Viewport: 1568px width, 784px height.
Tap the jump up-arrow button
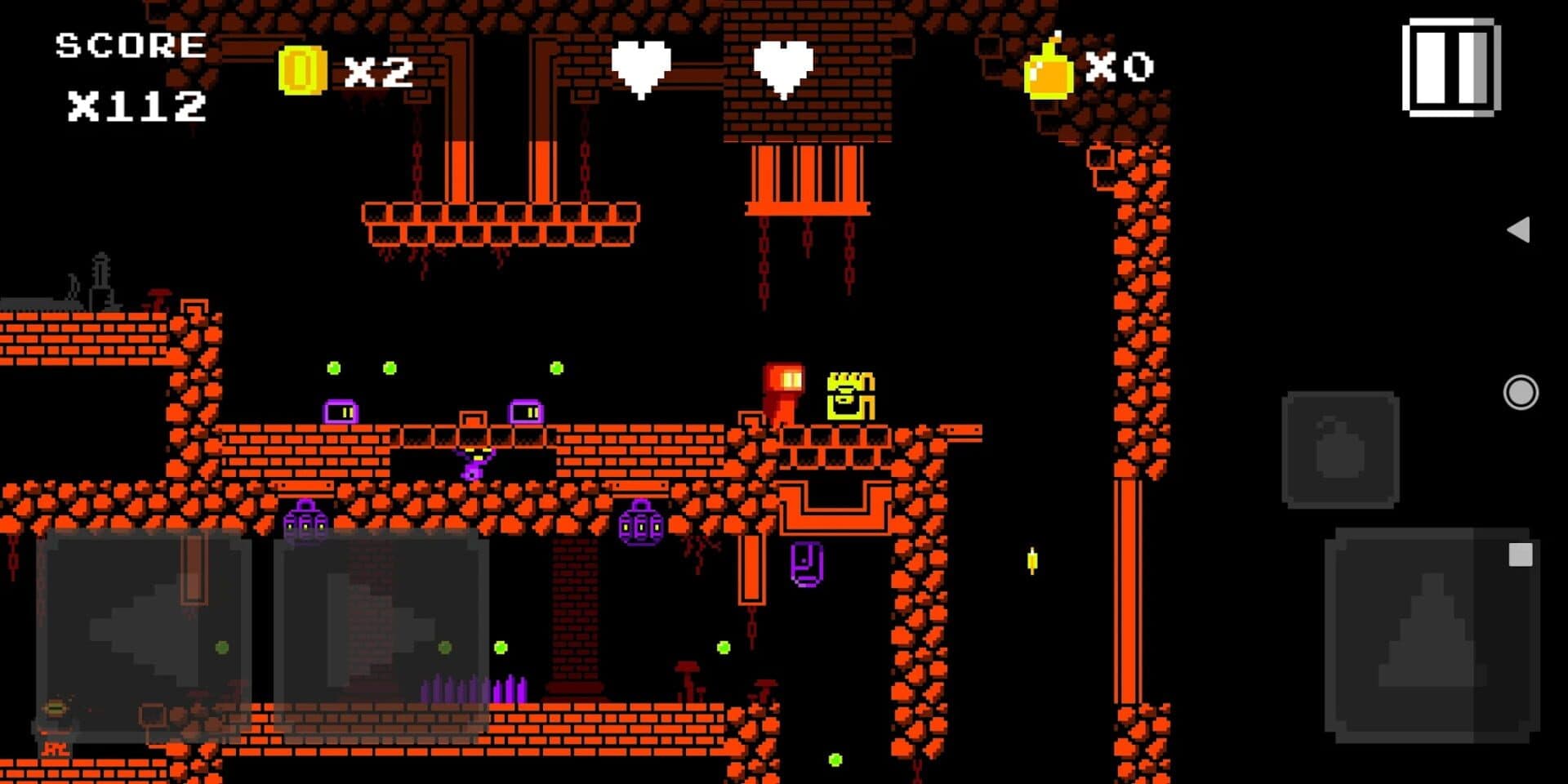pos(1431,635)
